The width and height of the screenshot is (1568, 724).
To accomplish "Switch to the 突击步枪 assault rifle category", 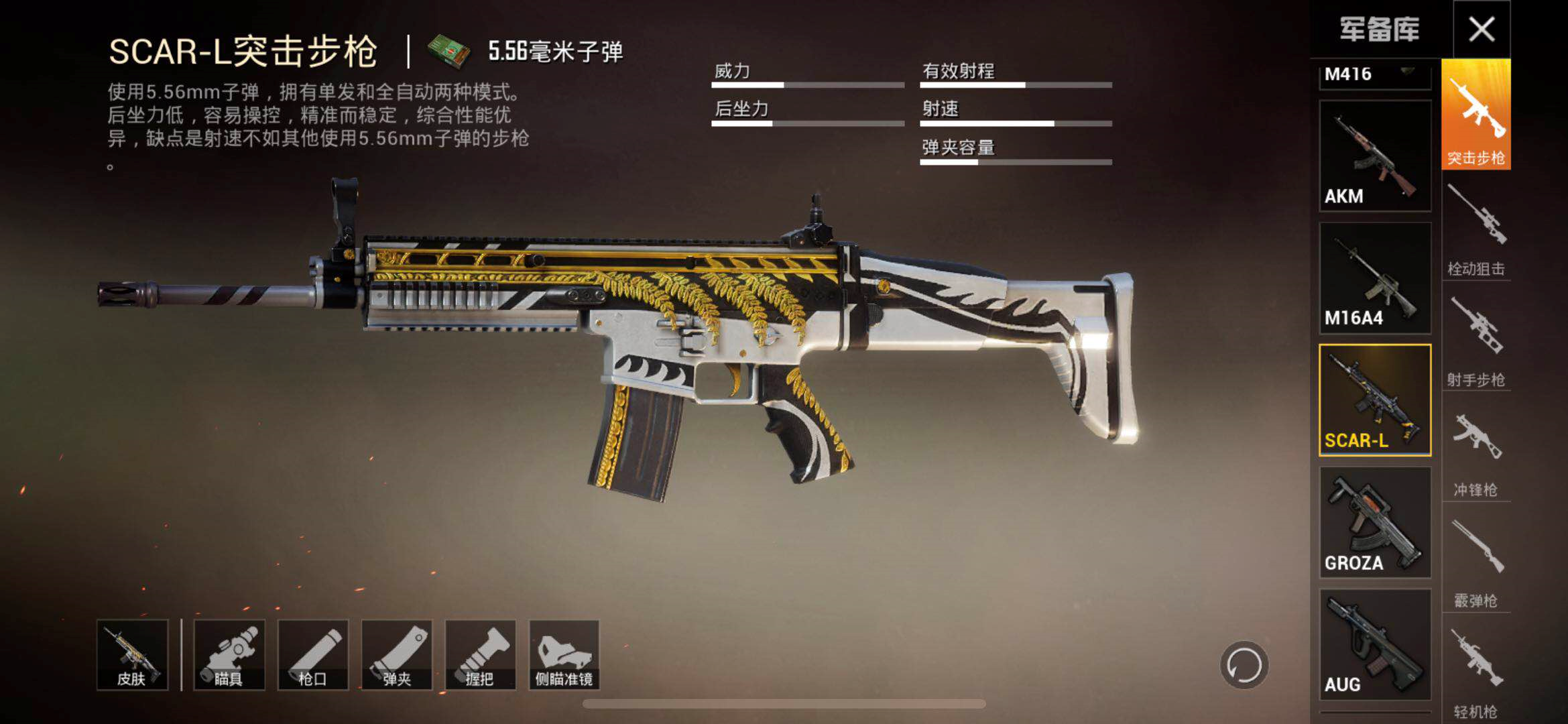I will click(1475, 115).
